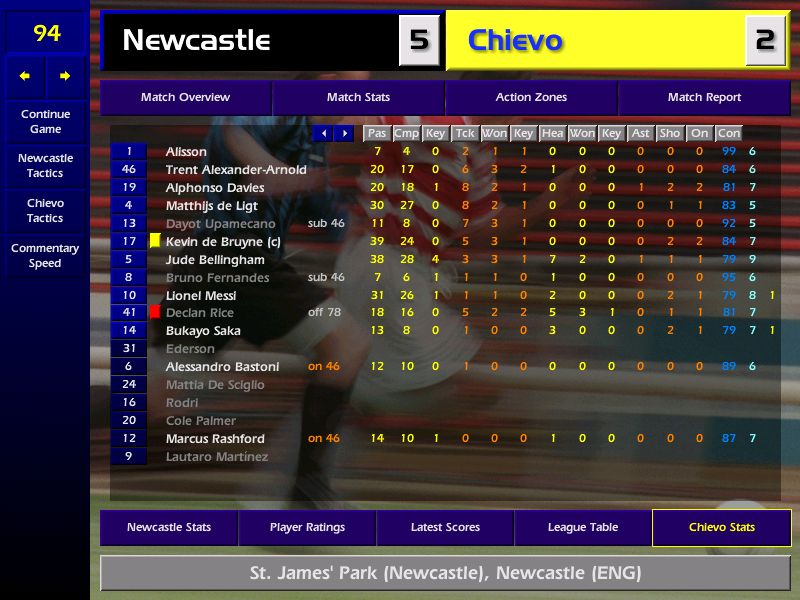
Task: Switch to Chievo Stats
Action: click(x=721, y=528)
